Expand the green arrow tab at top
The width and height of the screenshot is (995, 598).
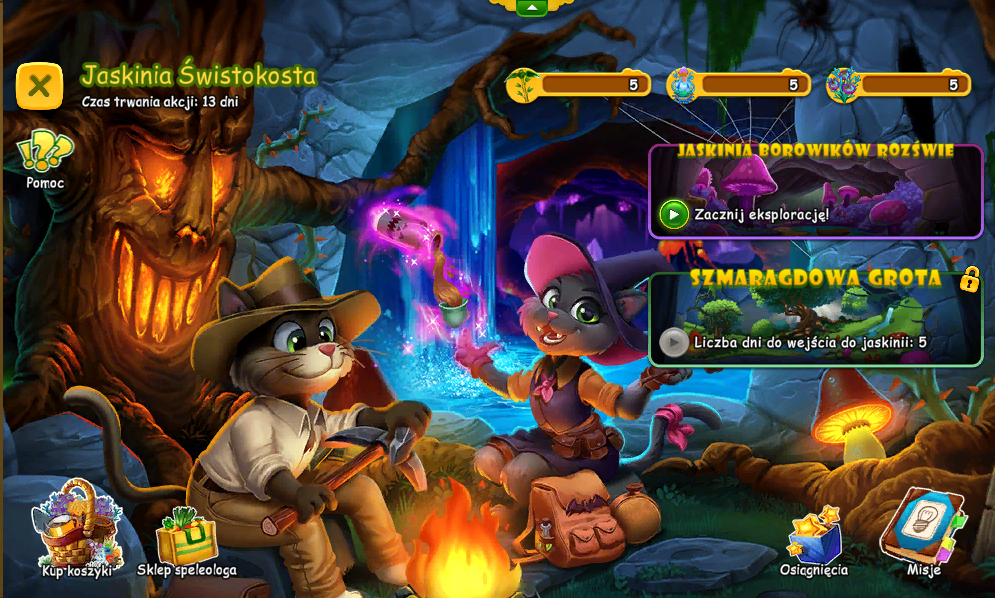[x=531, y=8]
